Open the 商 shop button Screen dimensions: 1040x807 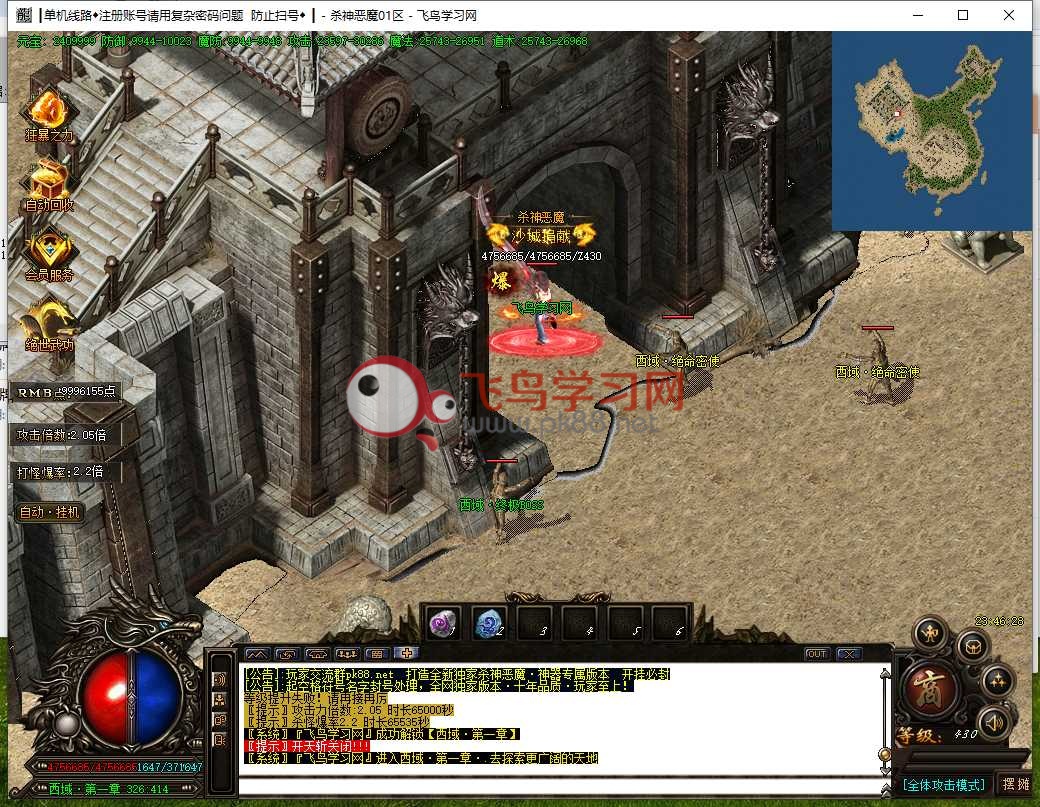click(933, 689)
